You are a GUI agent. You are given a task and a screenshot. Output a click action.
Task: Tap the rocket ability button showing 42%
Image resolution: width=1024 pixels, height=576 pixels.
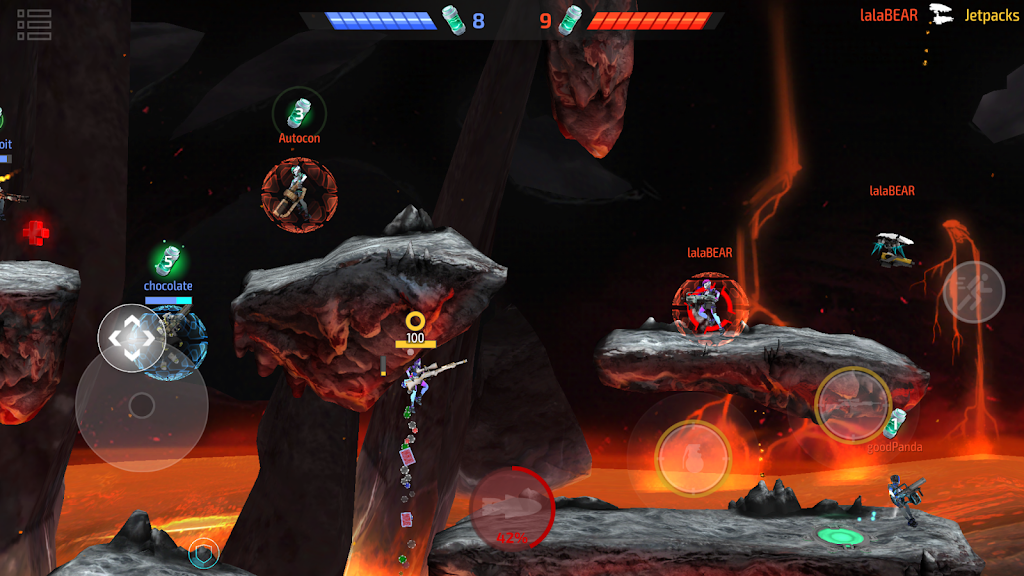[x=513, y=507]
